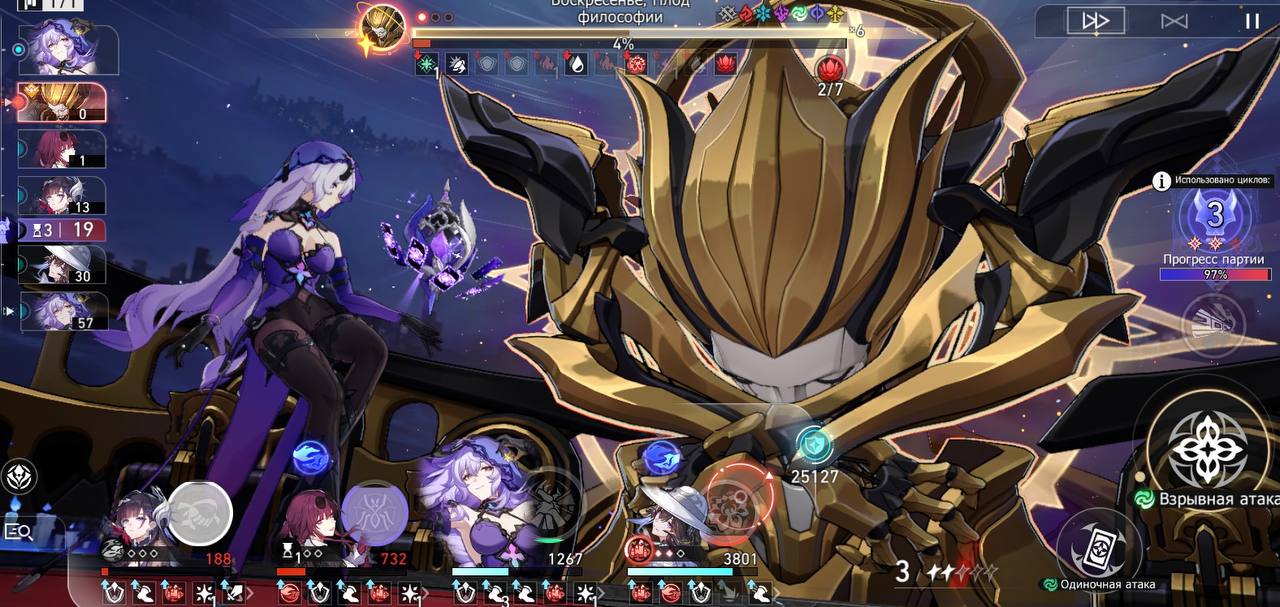
Task: Open the info icon beside Использовано циклов
Action: [1162, 181]
